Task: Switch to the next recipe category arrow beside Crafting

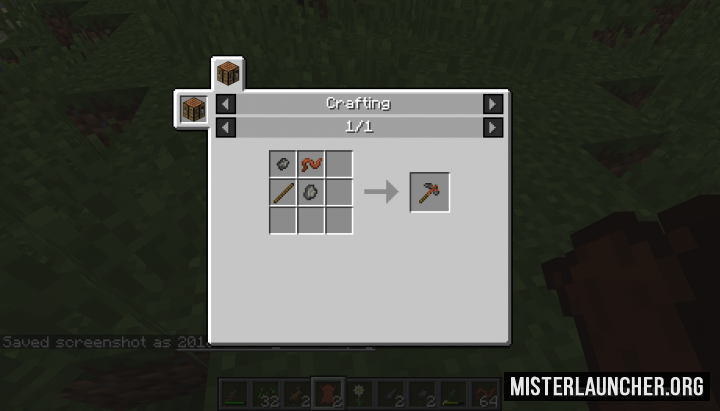Action: 492,104
